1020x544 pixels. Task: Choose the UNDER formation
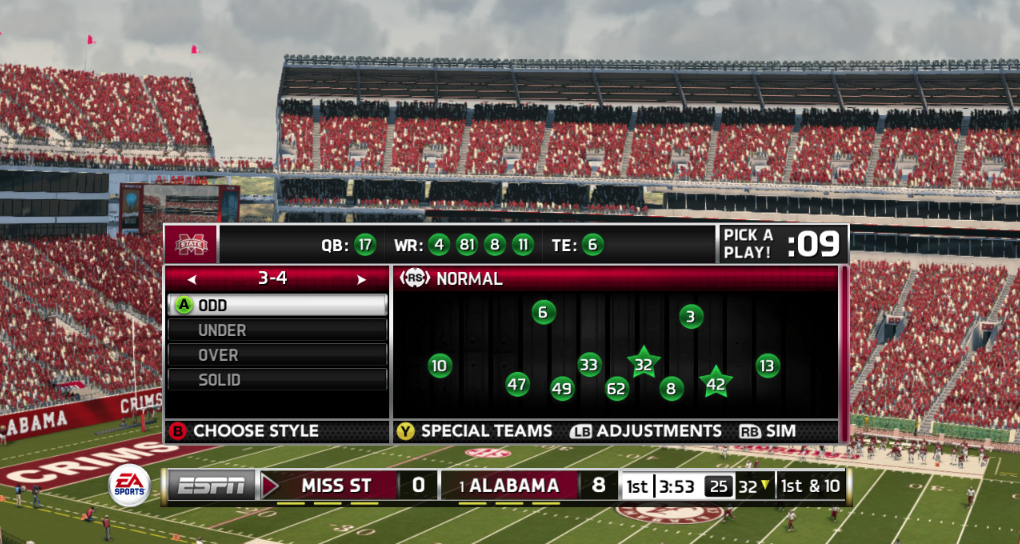(277, 330)
